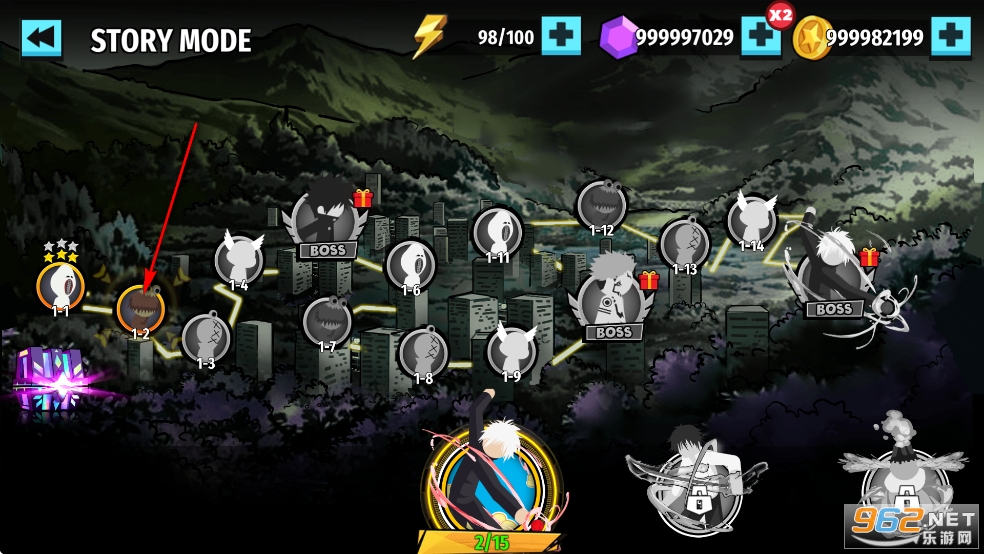Select story level 1-1

tap(61, 284)
